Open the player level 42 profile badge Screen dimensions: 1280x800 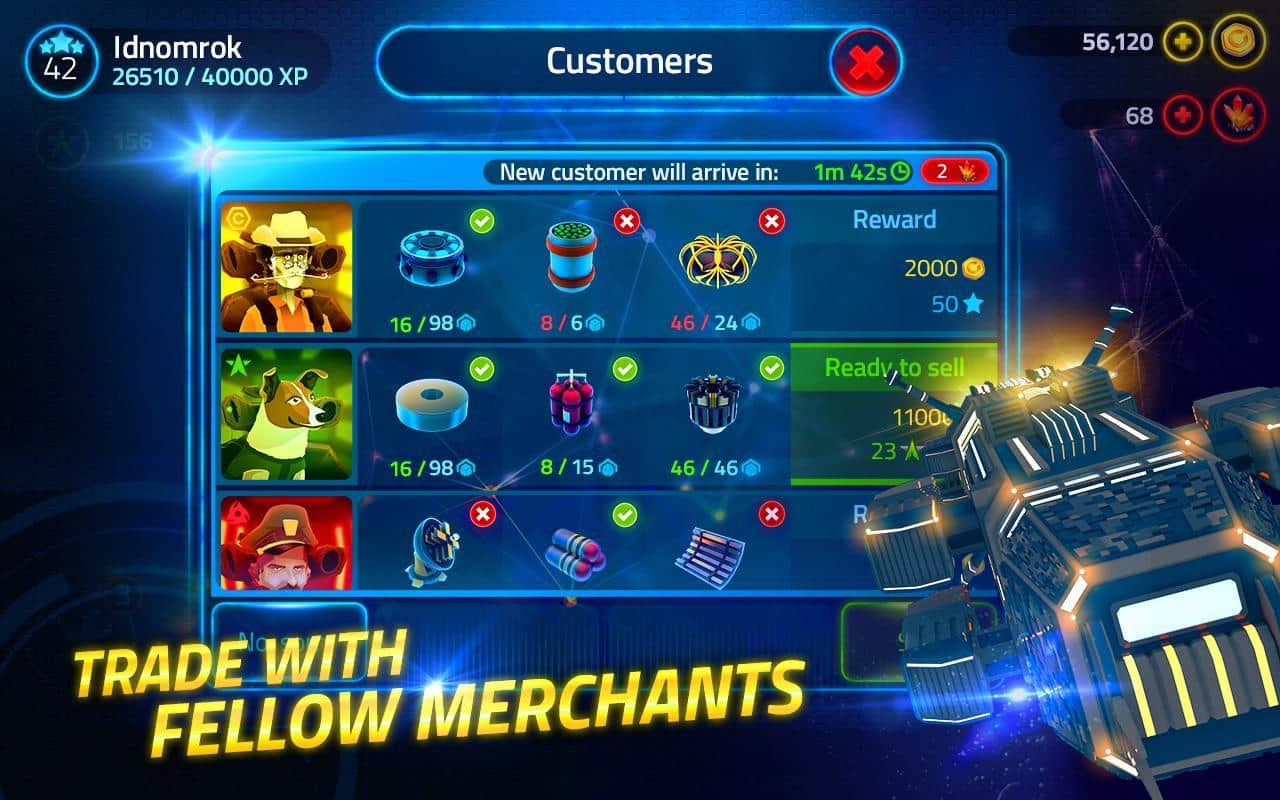[60, 62]
